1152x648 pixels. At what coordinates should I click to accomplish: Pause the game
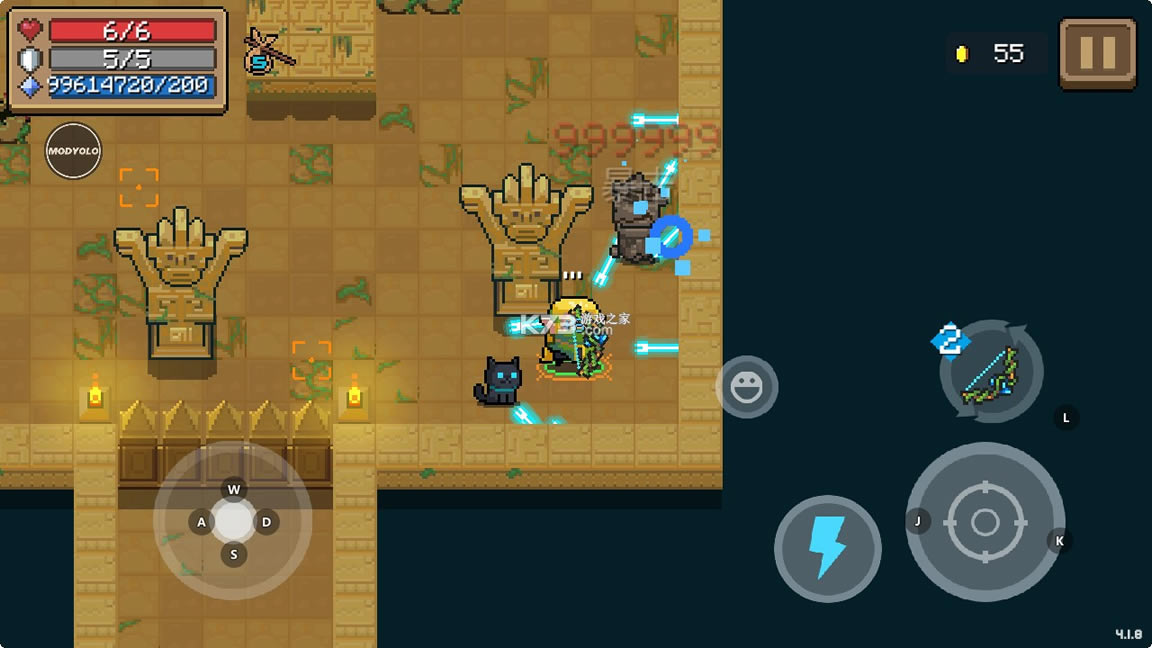1097,53
